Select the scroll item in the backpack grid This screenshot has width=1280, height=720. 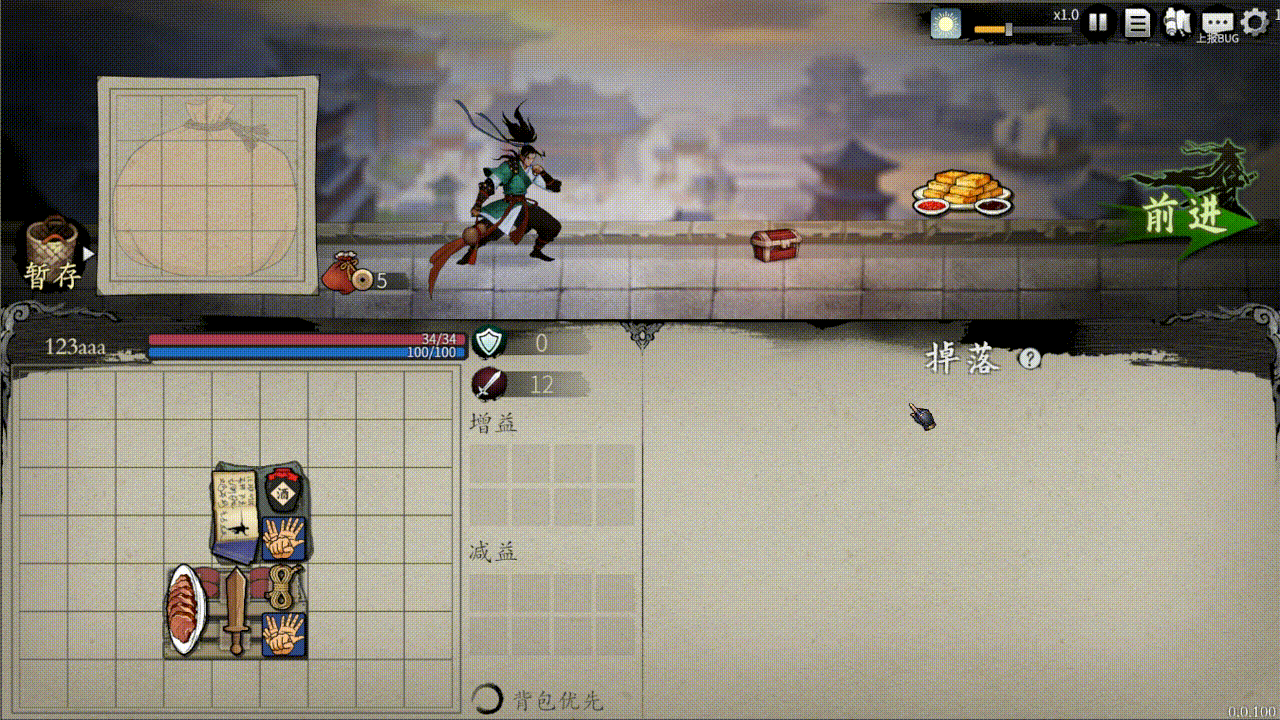point(234,505)
